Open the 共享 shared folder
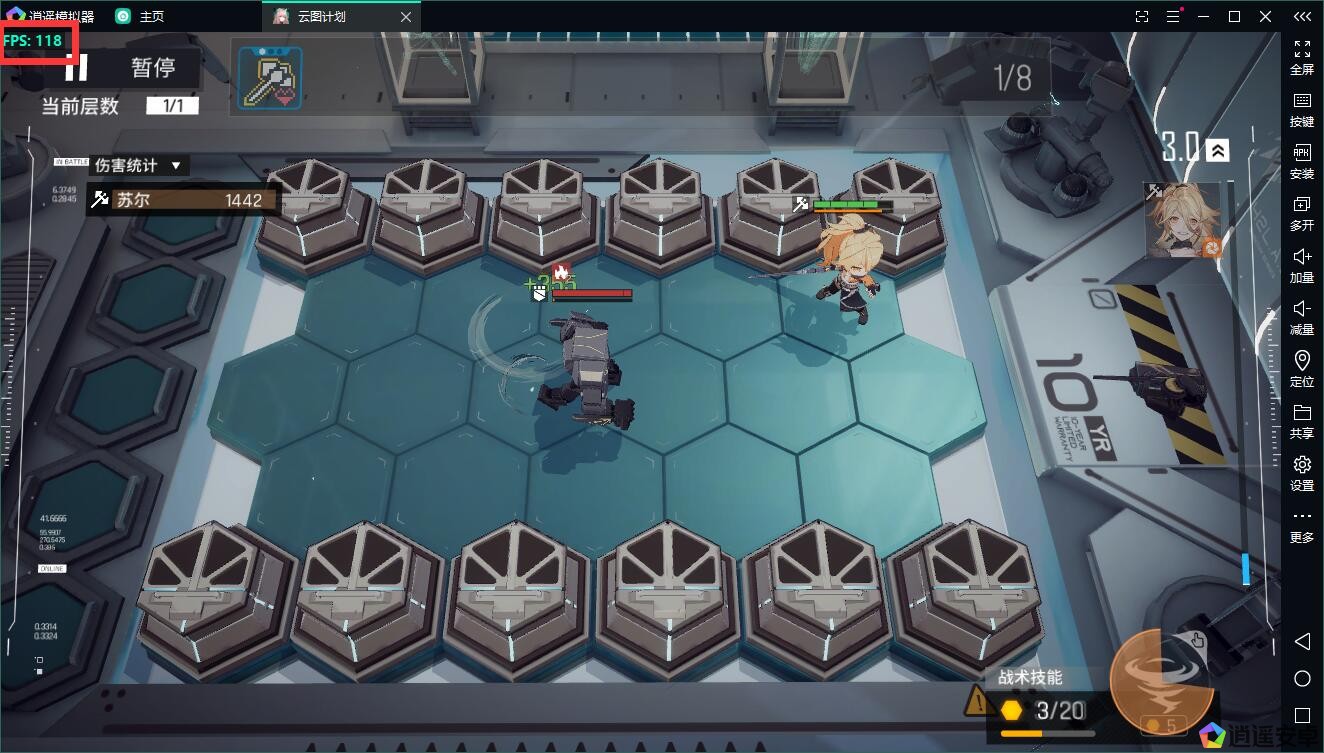Image resolution: width=1324 pixels, height=753 pixels. coord(1302,420)
